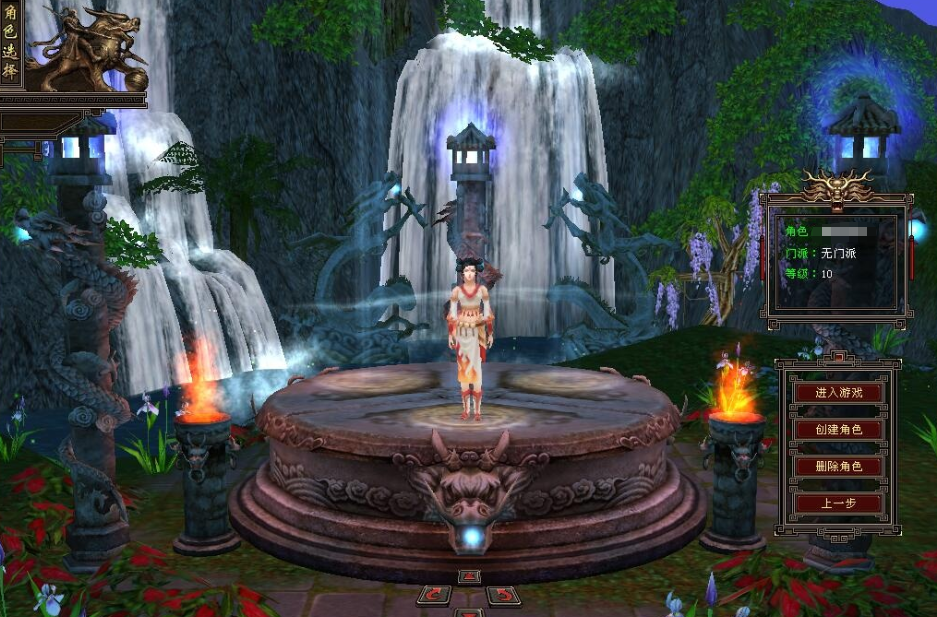Go back with the 上一步 button

pos(839,503)
